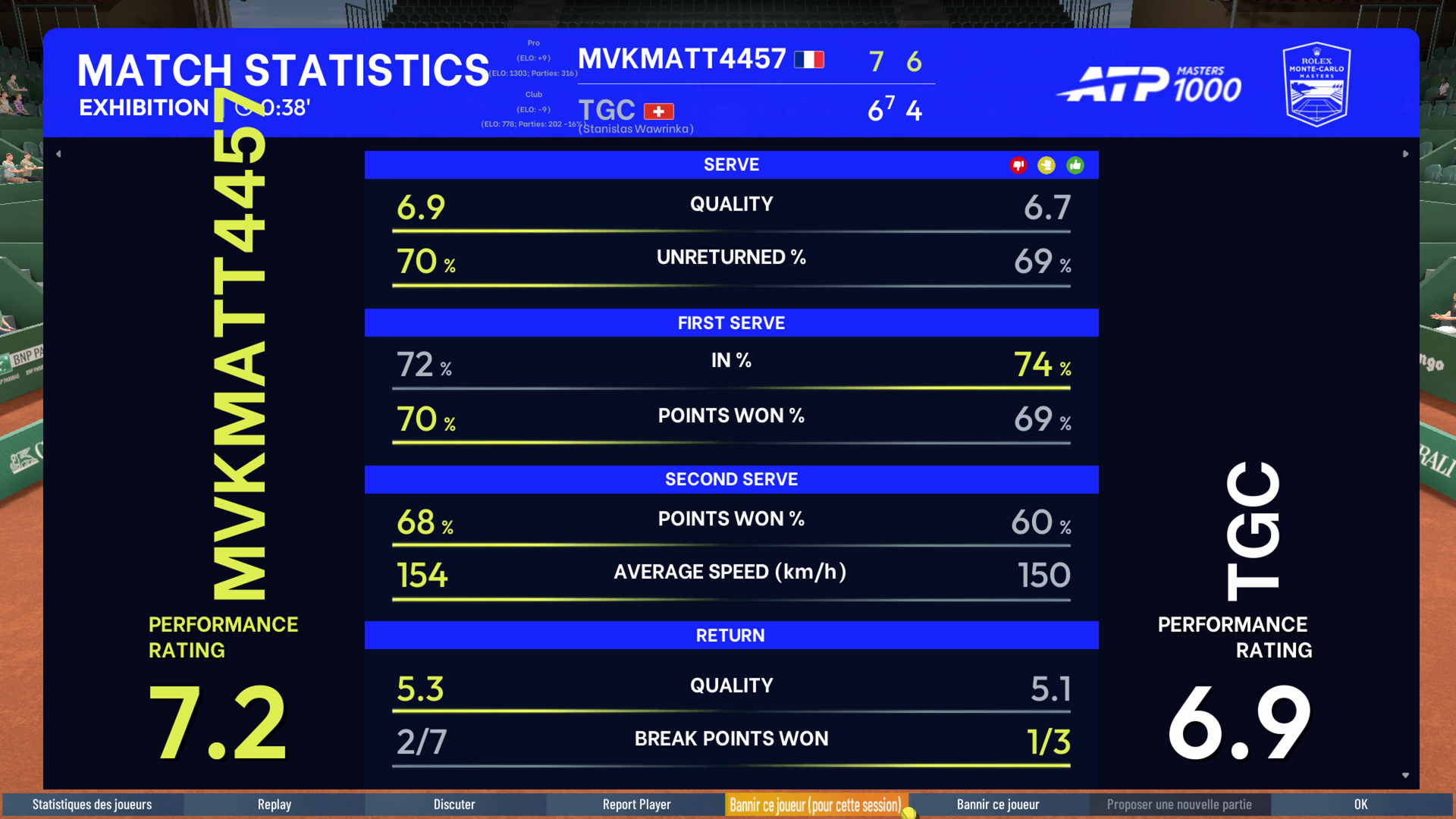Click the left arrow beside the stats panel
The image size is (1456, 819).
pos(58,154)
